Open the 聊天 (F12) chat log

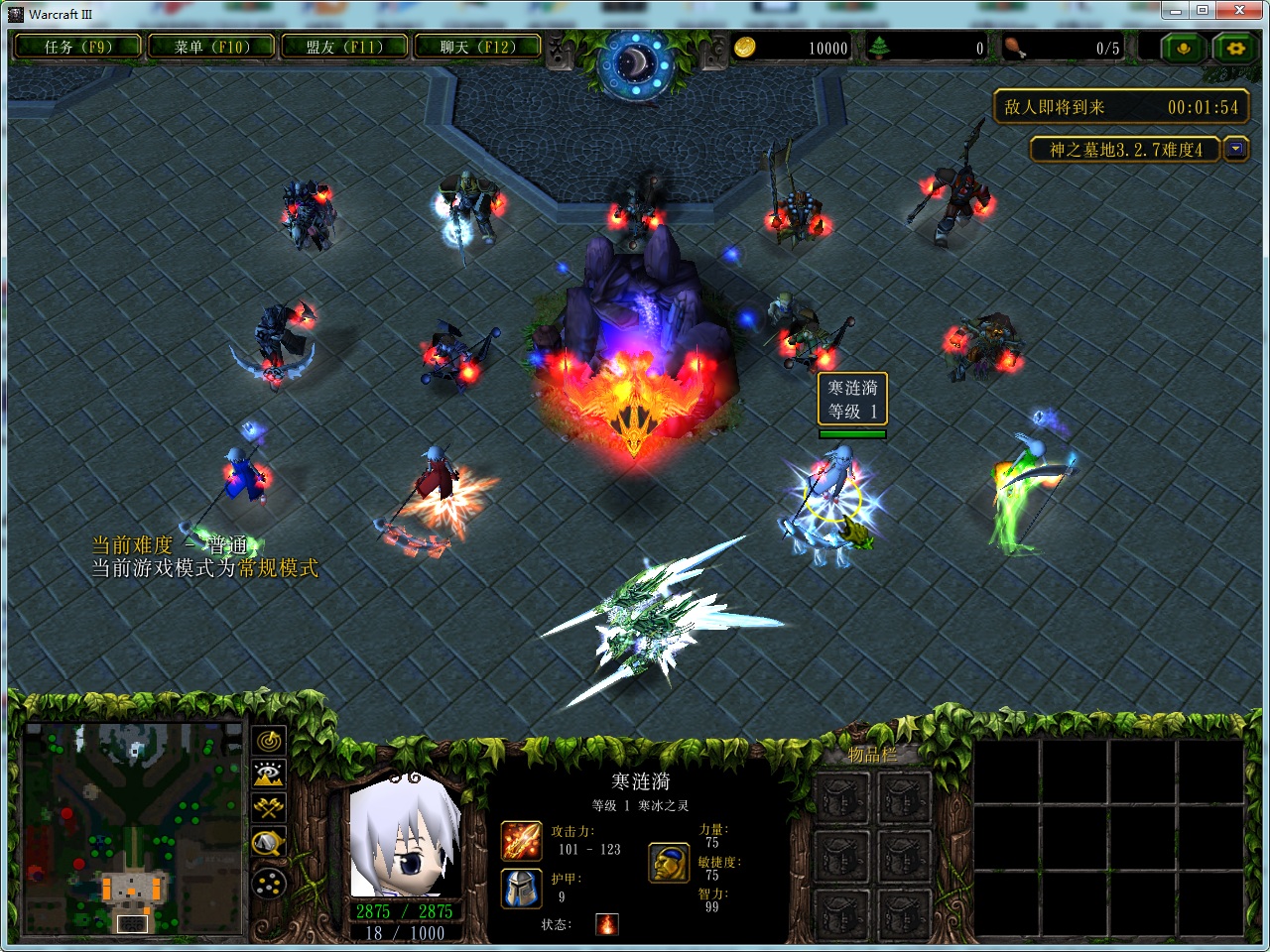click(477, 47)
